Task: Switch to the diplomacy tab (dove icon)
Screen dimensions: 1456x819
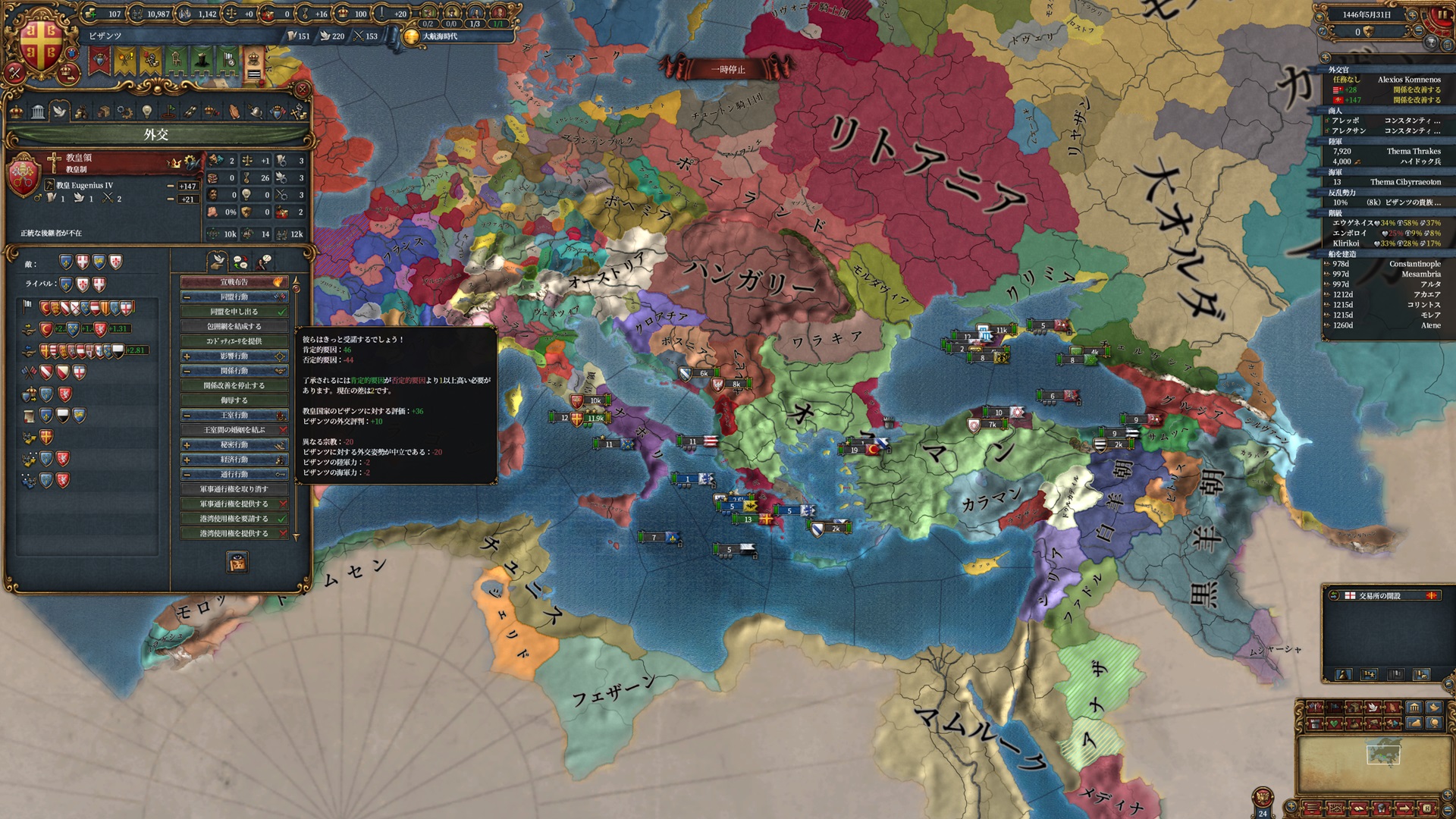Action: (60, 111)
